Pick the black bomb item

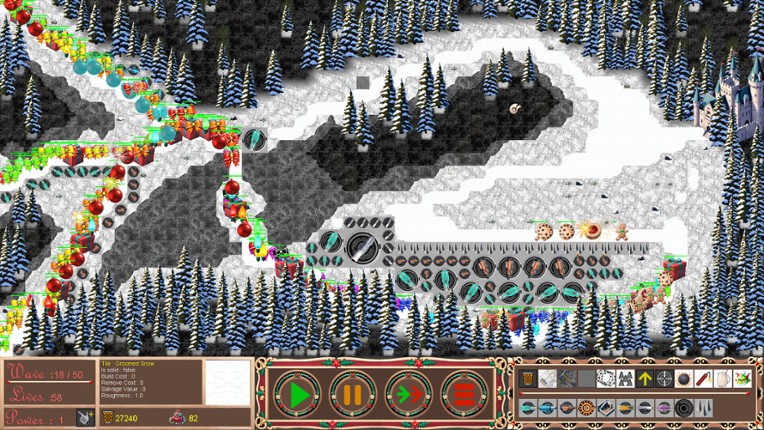[684, 379]
